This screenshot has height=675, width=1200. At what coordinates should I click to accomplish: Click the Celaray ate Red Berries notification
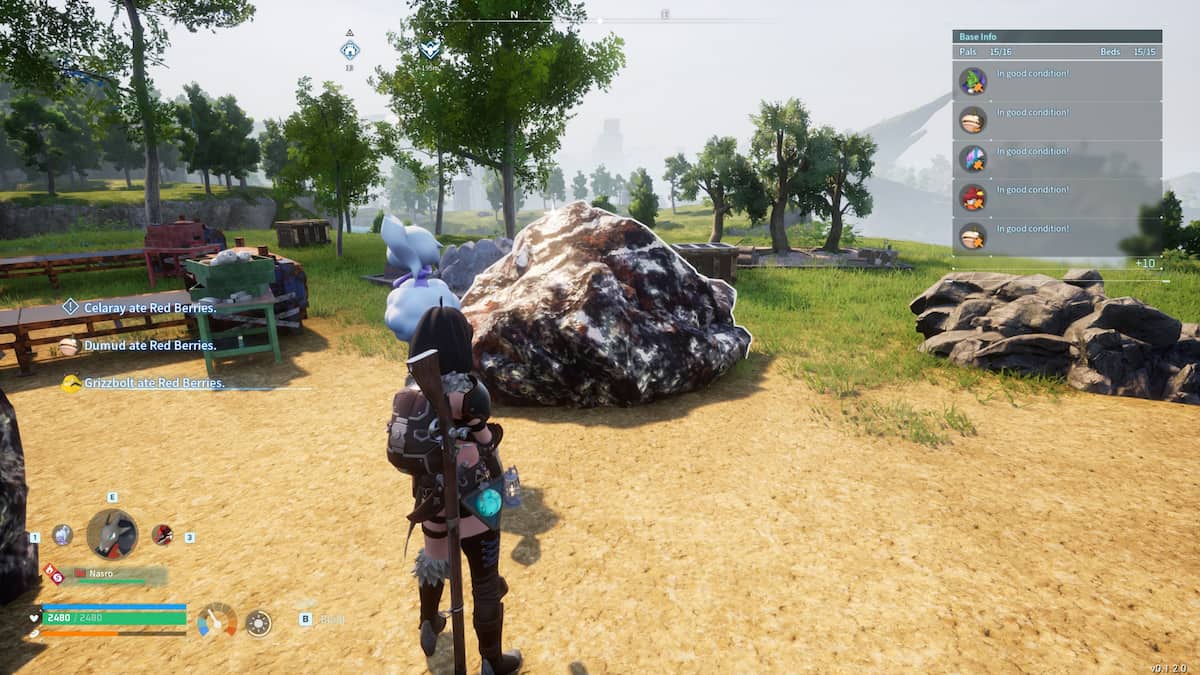click(x=149, y=308)
